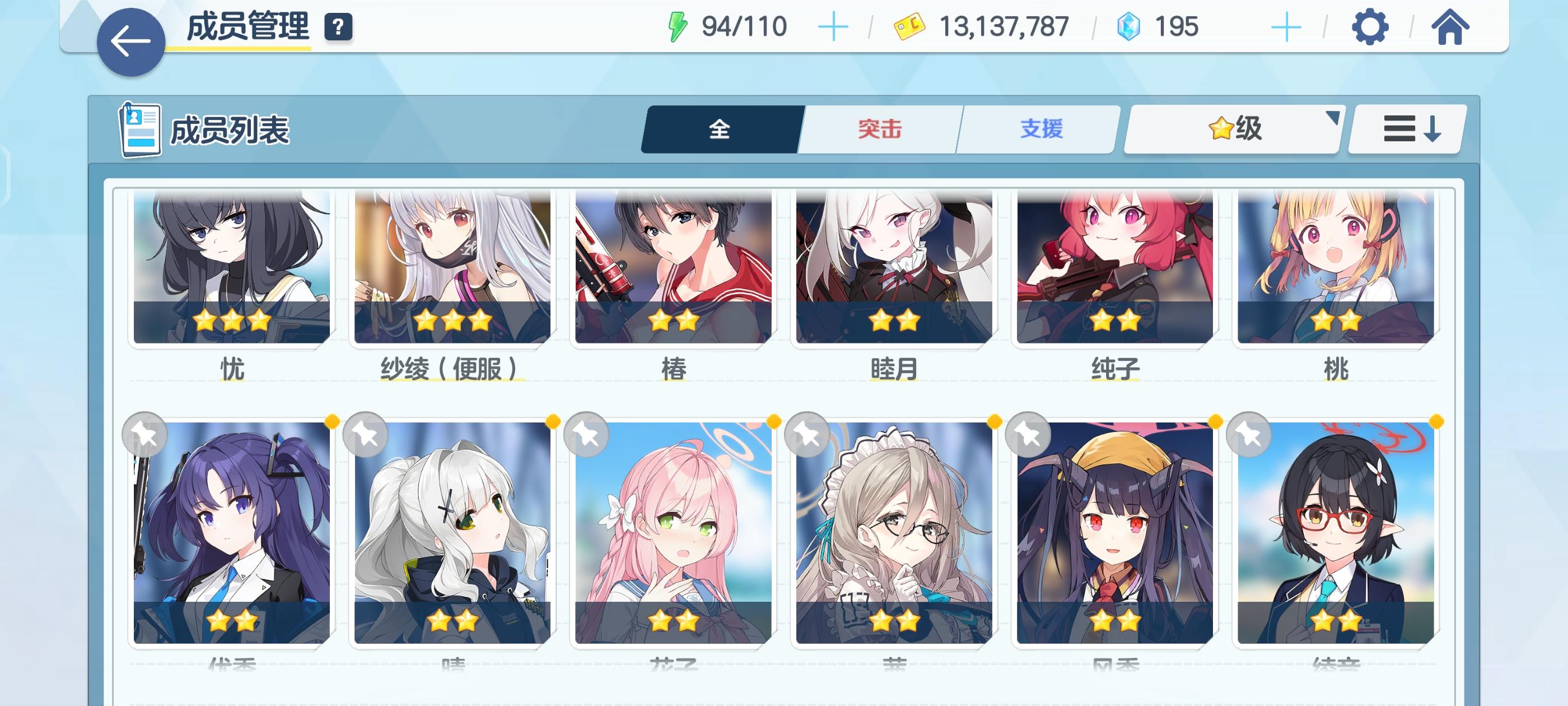Open help via the question mark icon
1568x706 pixels.
(x=339, y=26)
